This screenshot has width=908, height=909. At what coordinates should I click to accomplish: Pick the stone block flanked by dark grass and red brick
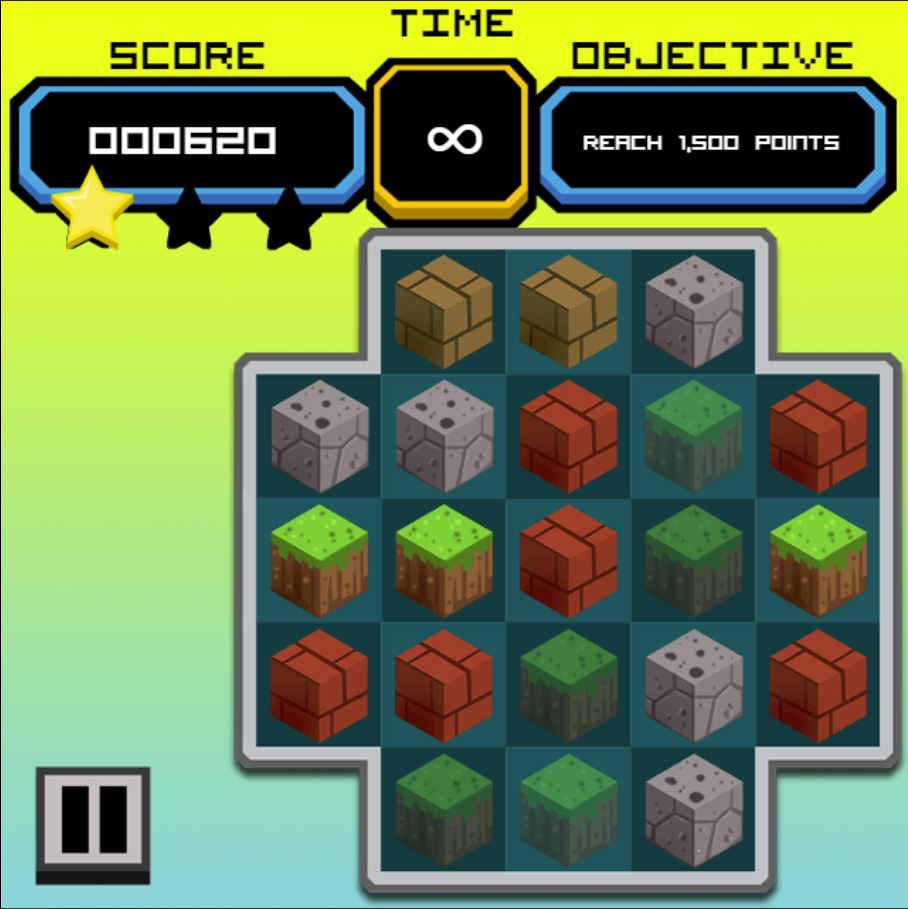click(693, 685)
